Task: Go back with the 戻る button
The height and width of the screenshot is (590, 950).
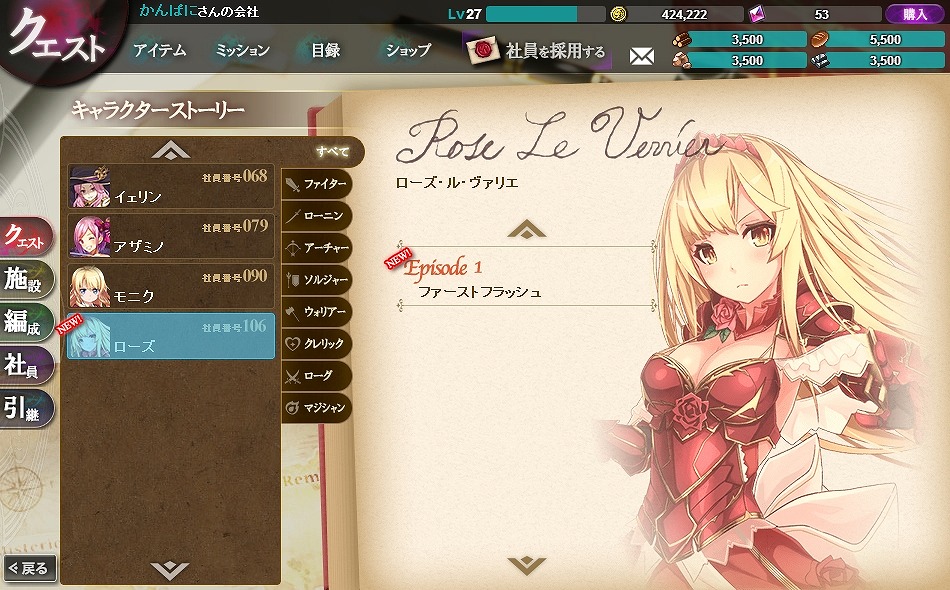Action: pos(28,568)
